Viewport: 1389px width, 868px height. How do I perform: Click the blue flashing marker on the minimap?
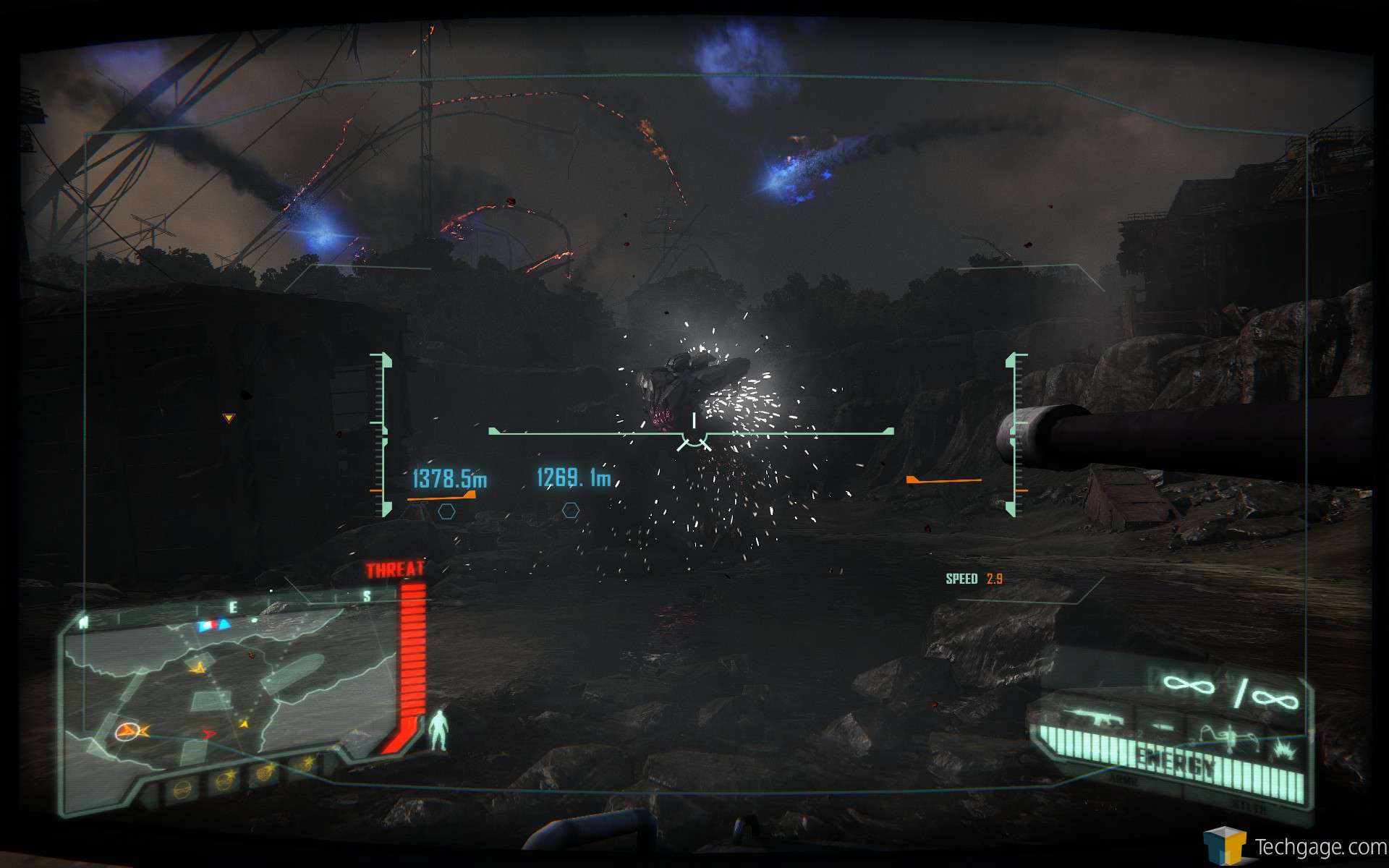[x=215, y=624]
